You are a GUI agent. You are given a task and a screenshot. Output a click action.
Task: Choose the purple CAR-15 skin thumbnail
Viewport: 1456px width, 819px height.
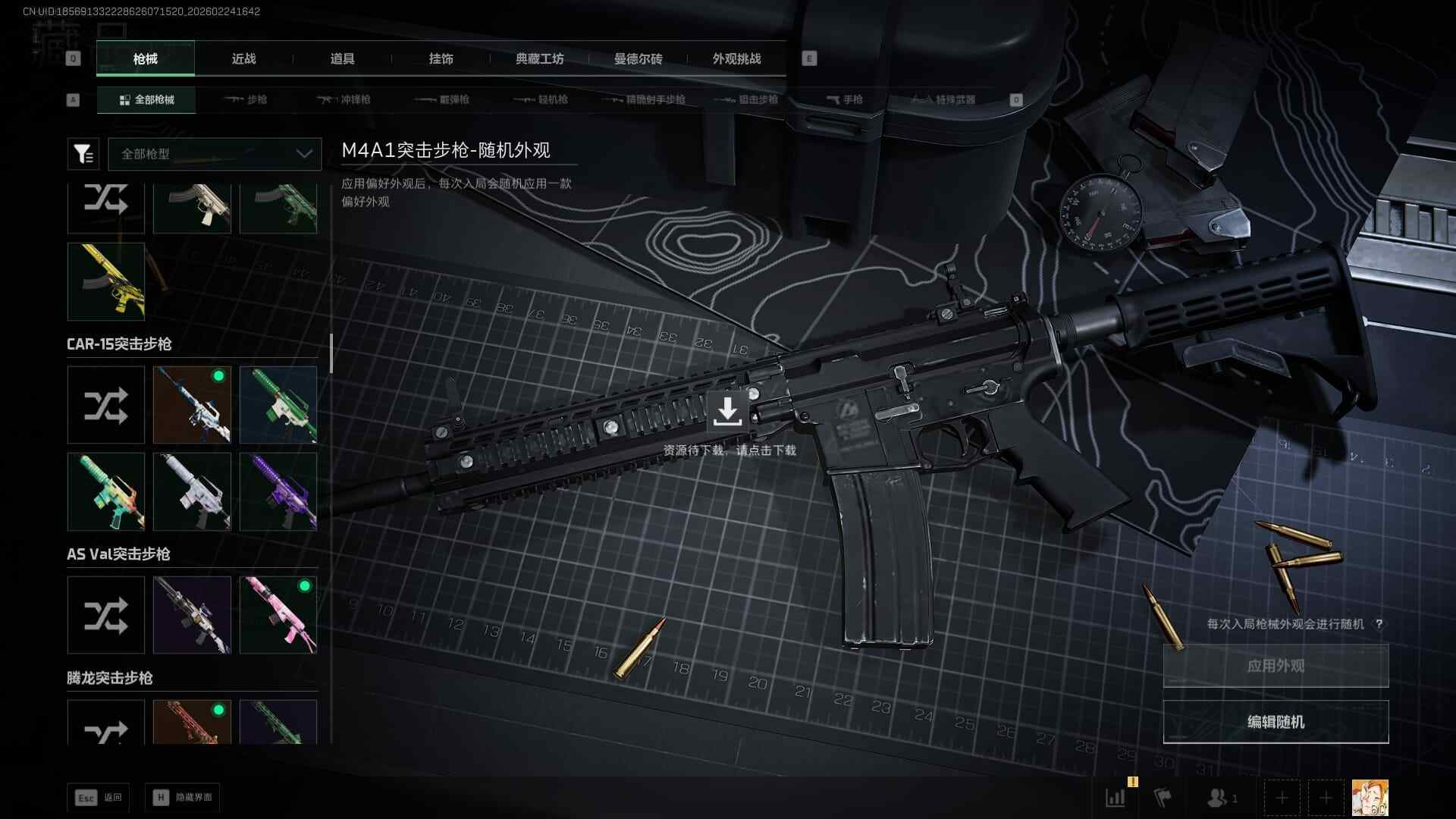pyautogui.click(x=278, y=491)
